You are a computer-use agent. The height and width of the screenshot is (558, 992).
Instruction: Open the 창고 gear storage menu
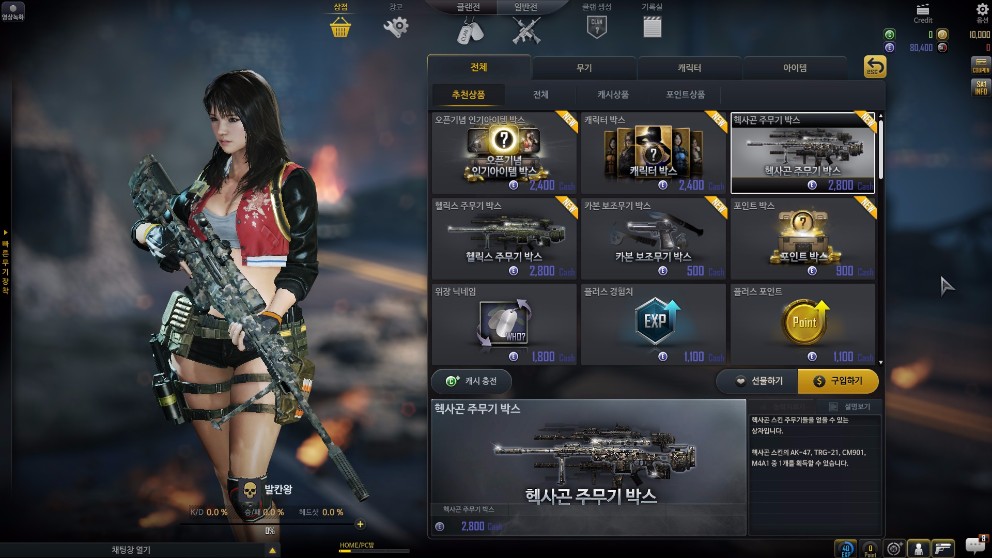tap(396, 25)
